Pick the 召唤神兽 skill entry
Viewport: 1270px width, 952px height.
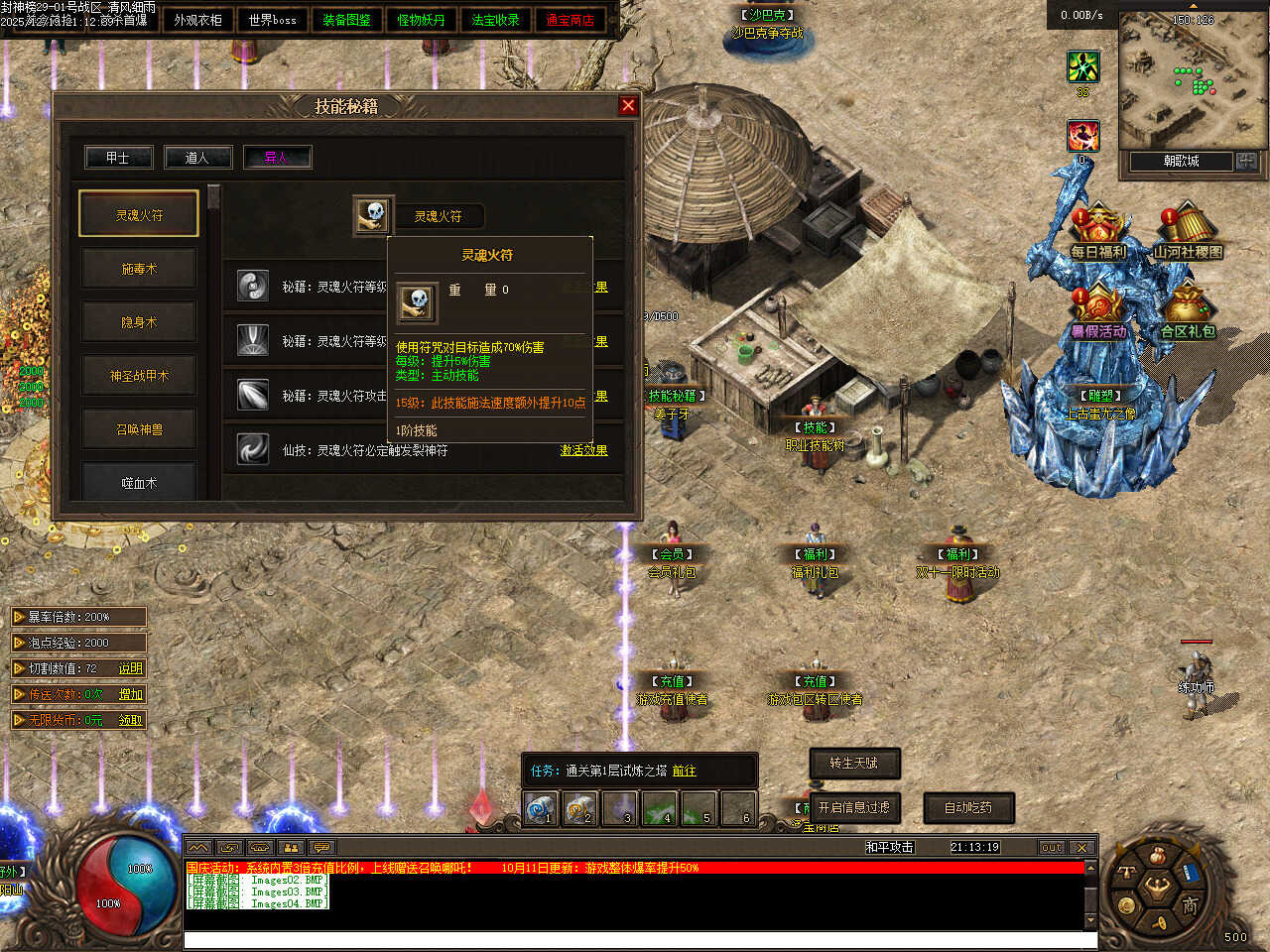point(139,429)
